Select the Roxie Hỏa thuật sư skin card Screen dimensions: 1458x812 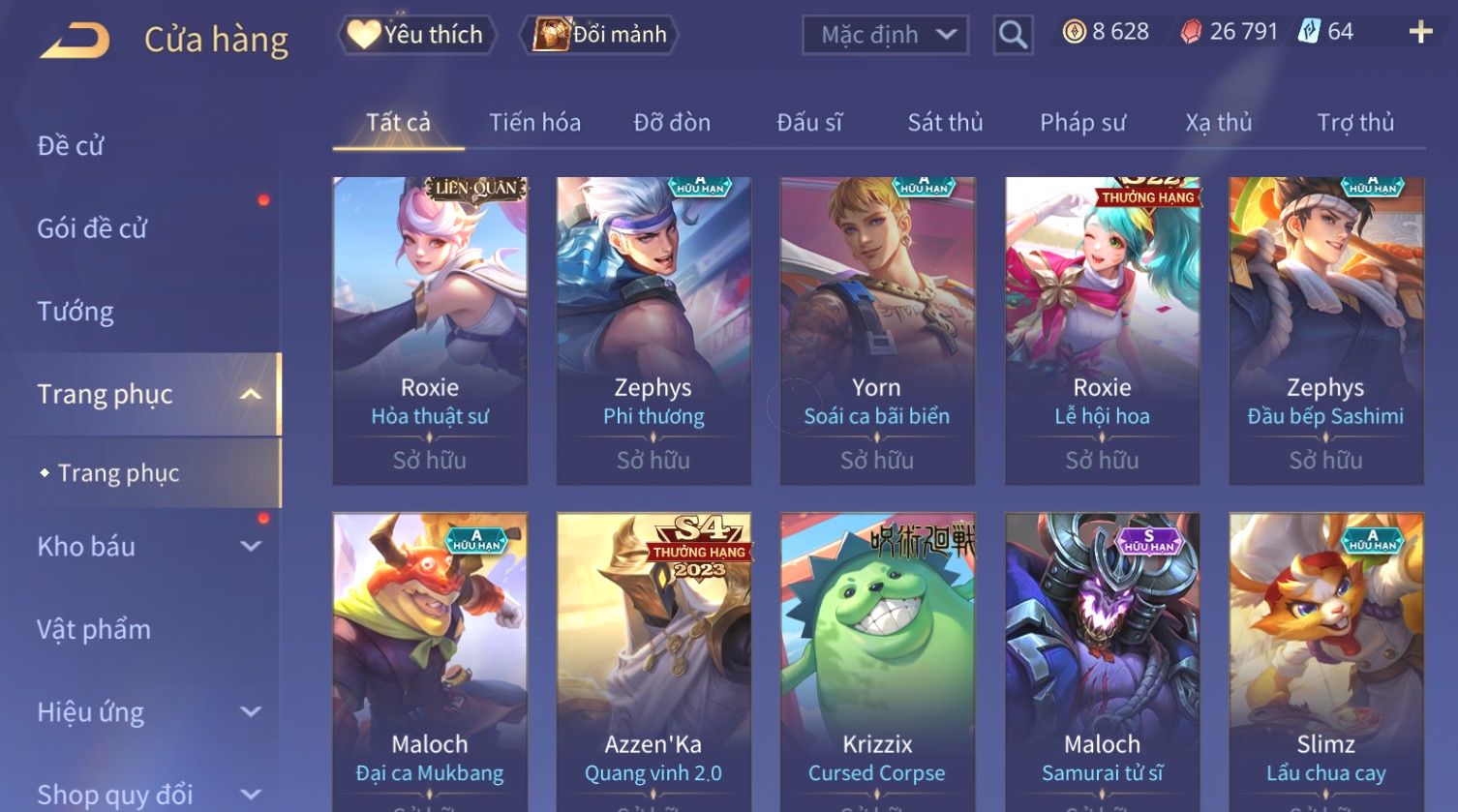point(430,329)
